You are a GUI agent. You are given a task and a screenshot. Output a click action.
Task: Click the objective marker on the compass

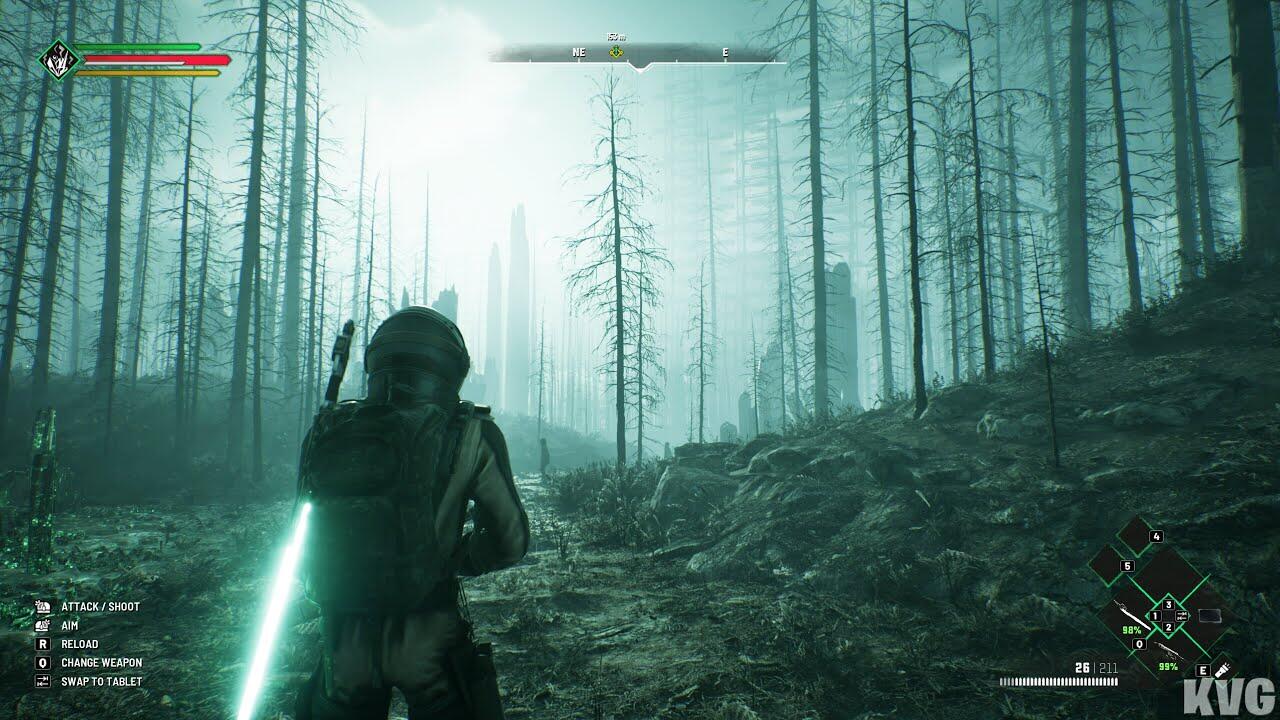coord(616,52)
